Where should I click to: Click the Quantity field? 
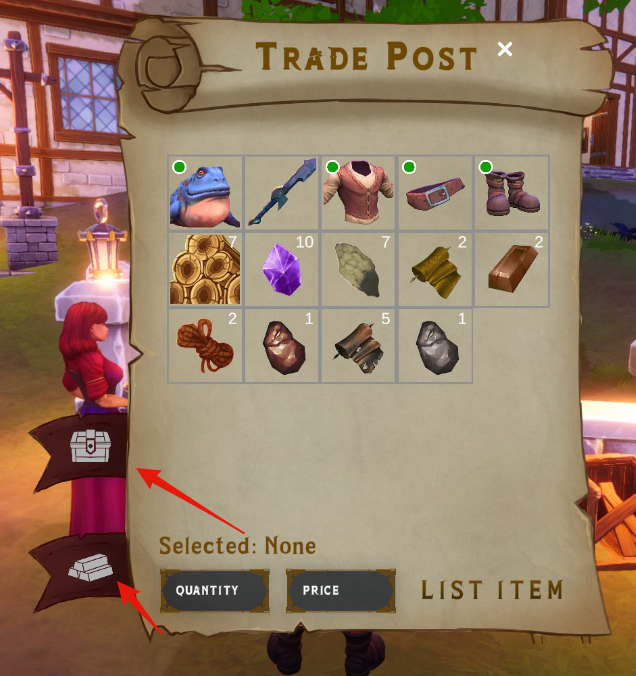pyautogui.click(x=214, y=591)
